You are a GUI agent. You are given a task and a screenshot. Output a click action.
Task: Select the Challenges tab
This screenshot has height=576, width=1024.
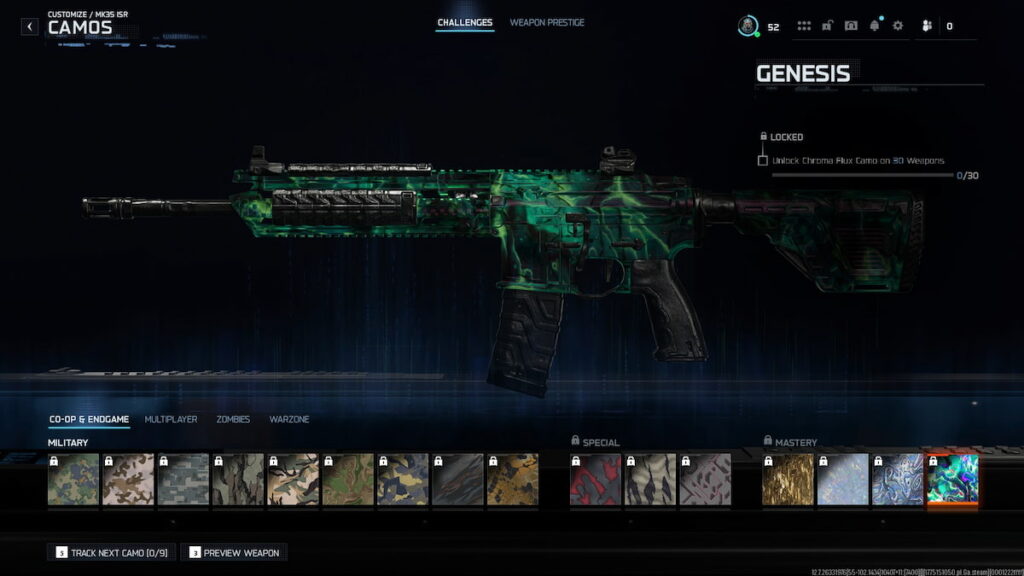pos(465,22)
